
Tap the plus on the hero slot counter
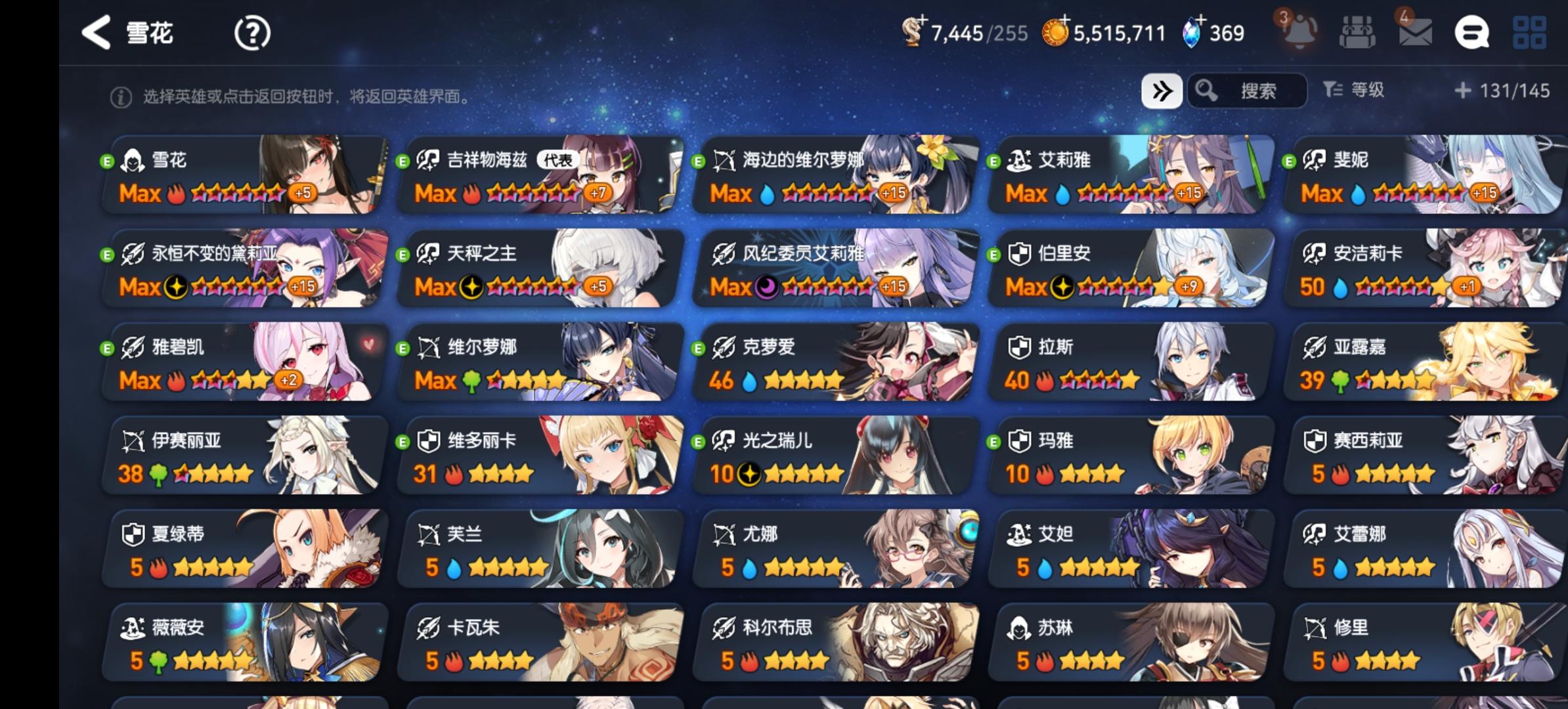click(x=922, y=22)
